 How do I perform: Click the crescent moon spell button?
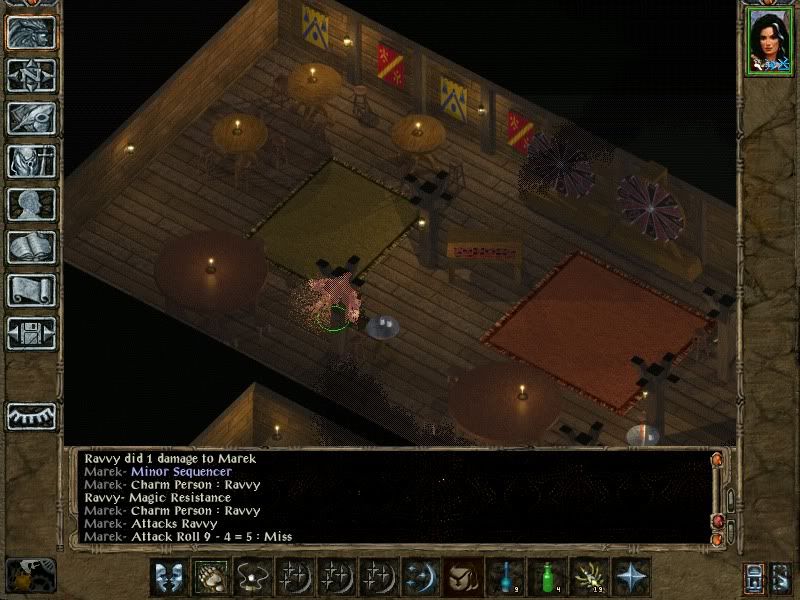419,577
